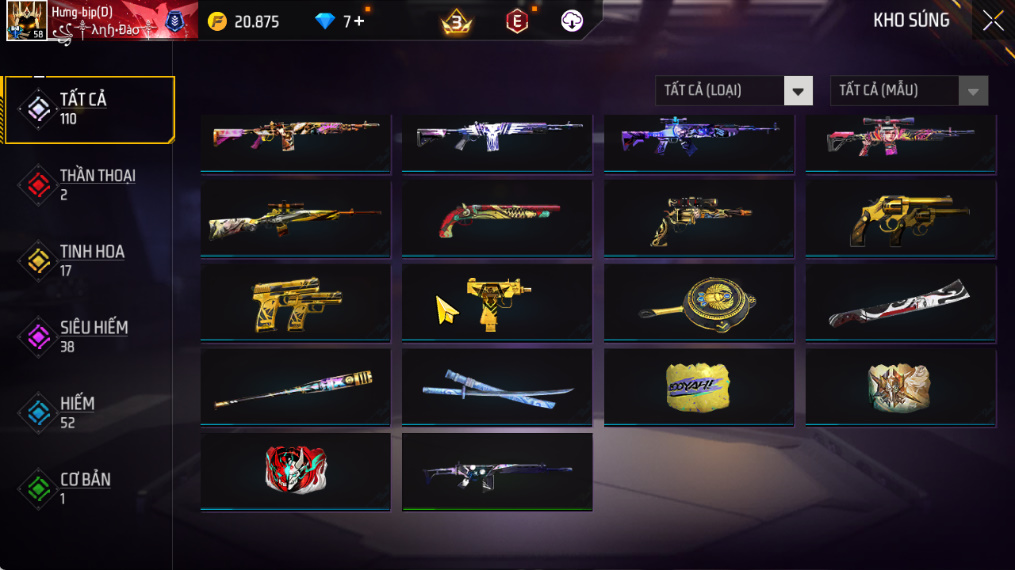This screenshot has height=570, width=1015.
Task: Open the player profile avatar
Action: pyautogui.click(x=25, y=21)
